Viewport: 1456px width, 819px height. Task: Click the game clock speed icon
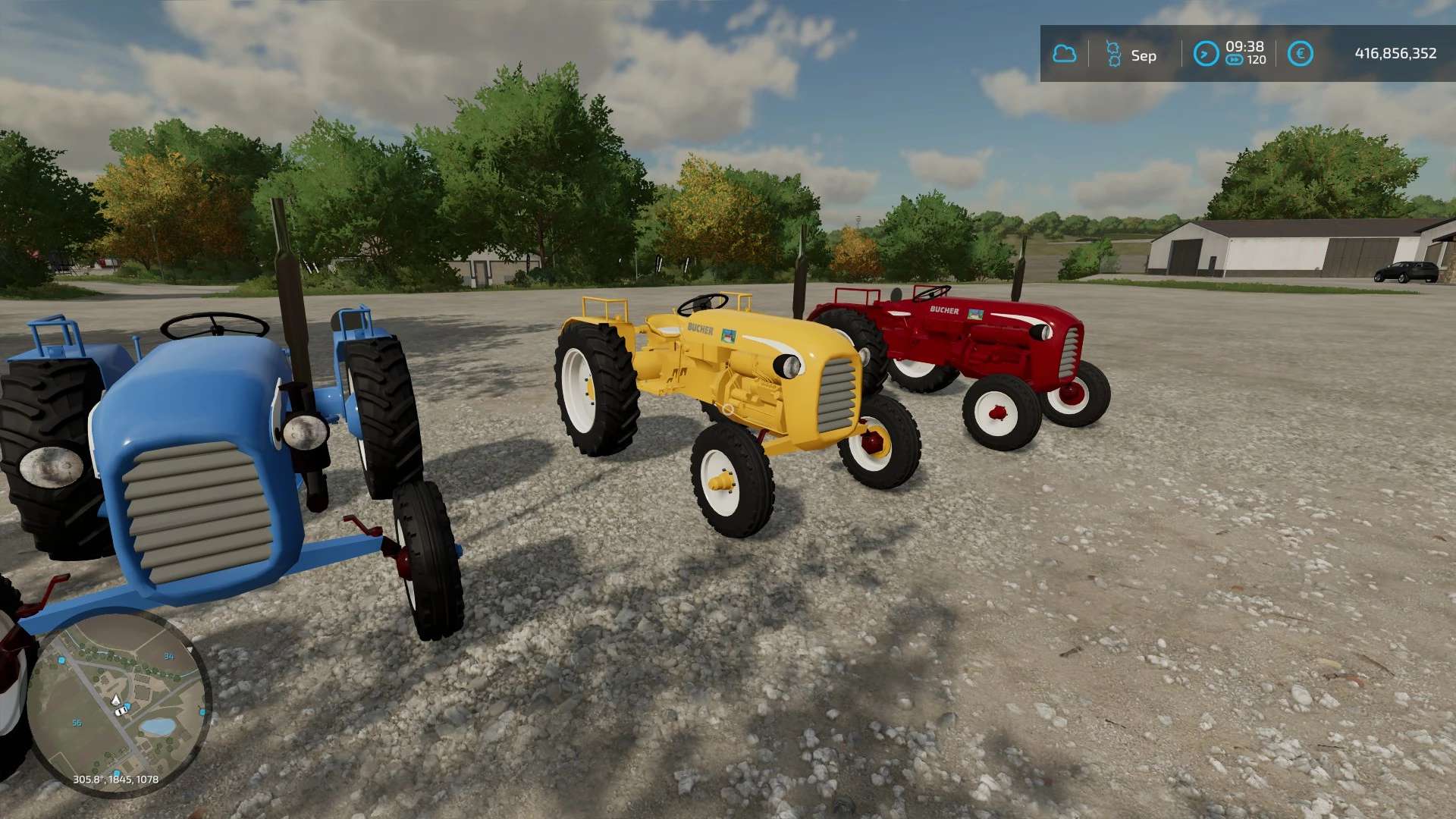(x=1206, y=54)
